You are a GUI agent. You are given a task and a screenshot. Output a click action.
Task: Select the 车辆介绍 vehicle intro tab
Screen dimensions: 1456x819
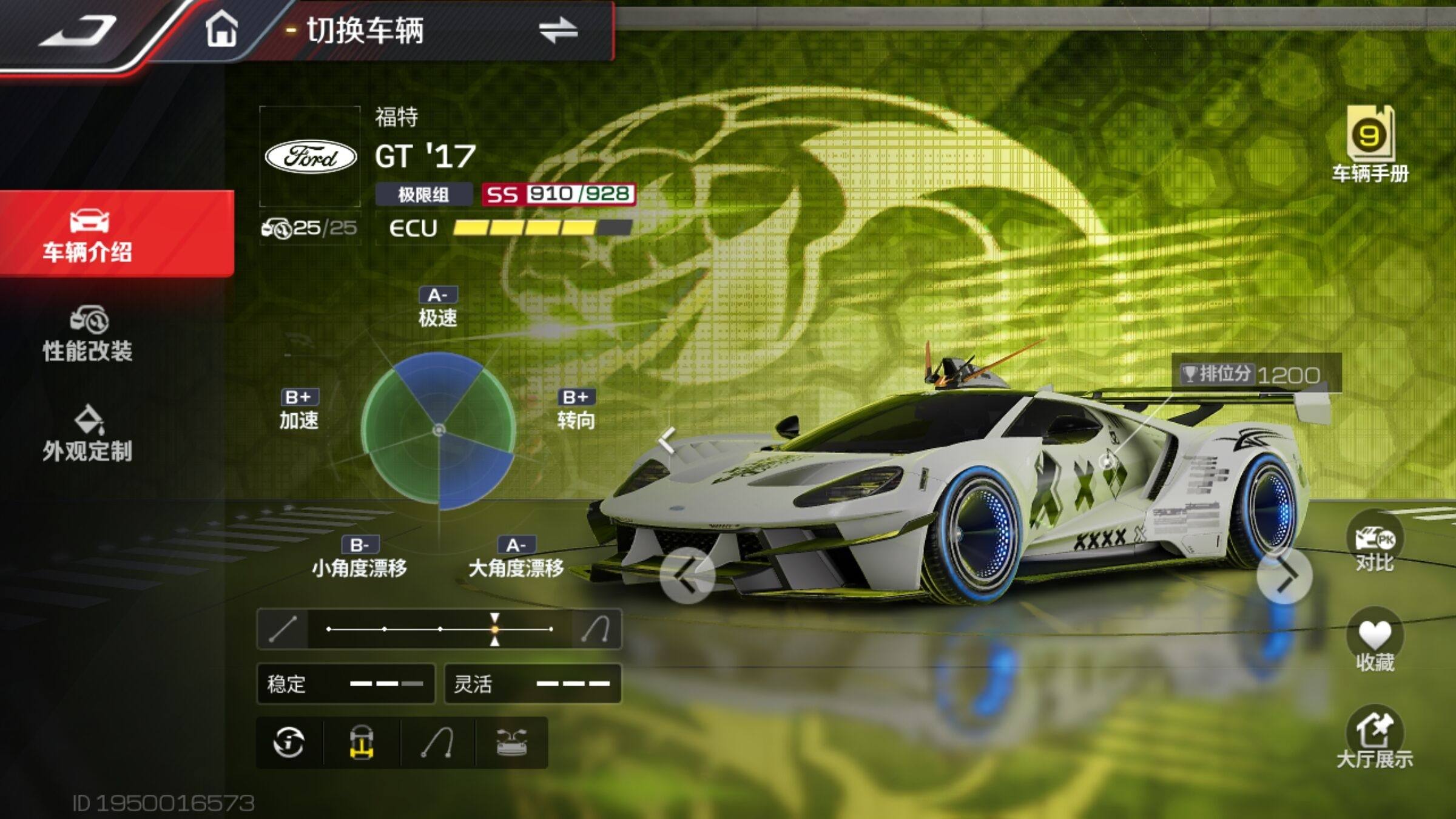88,235
